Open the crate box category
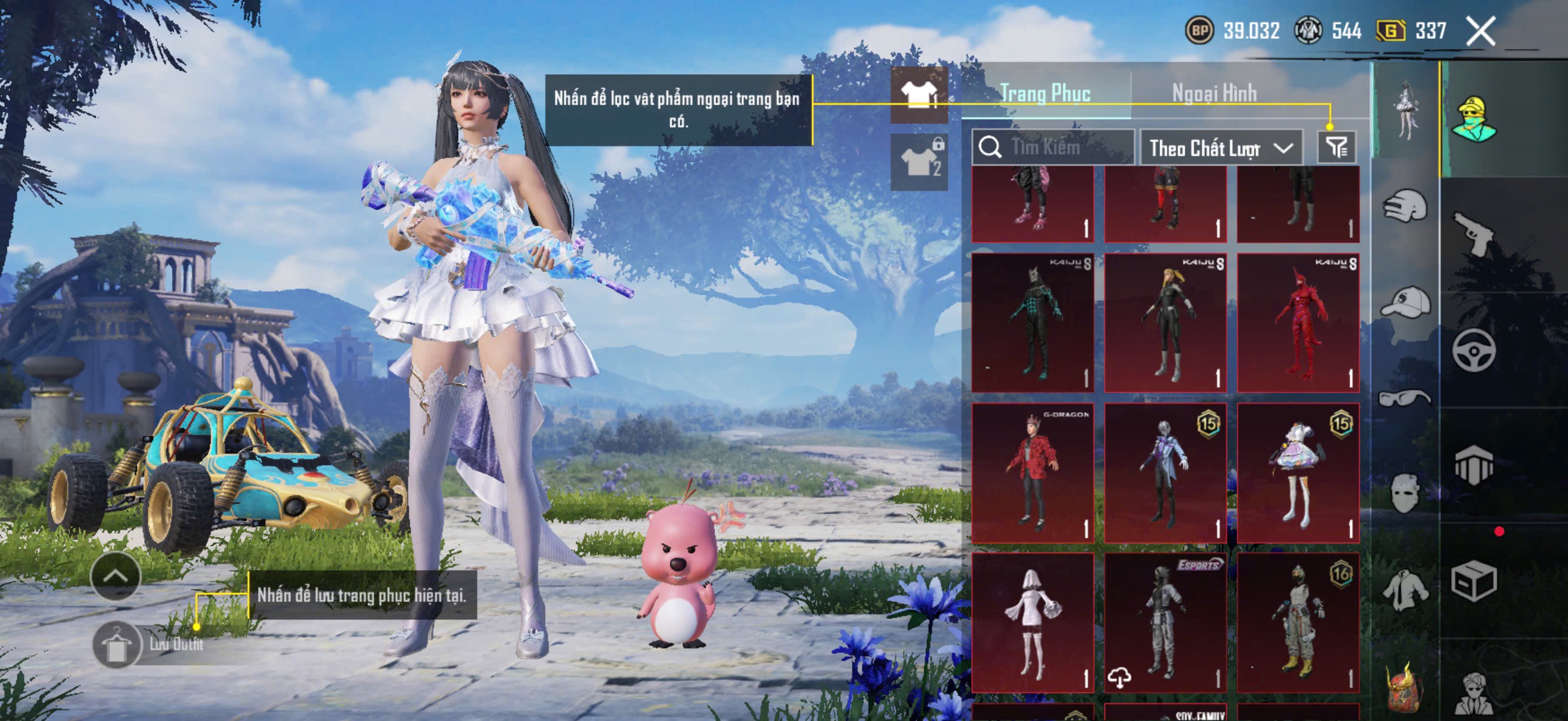Viewport: 1568px width, 721px height. click(1474, 582)
